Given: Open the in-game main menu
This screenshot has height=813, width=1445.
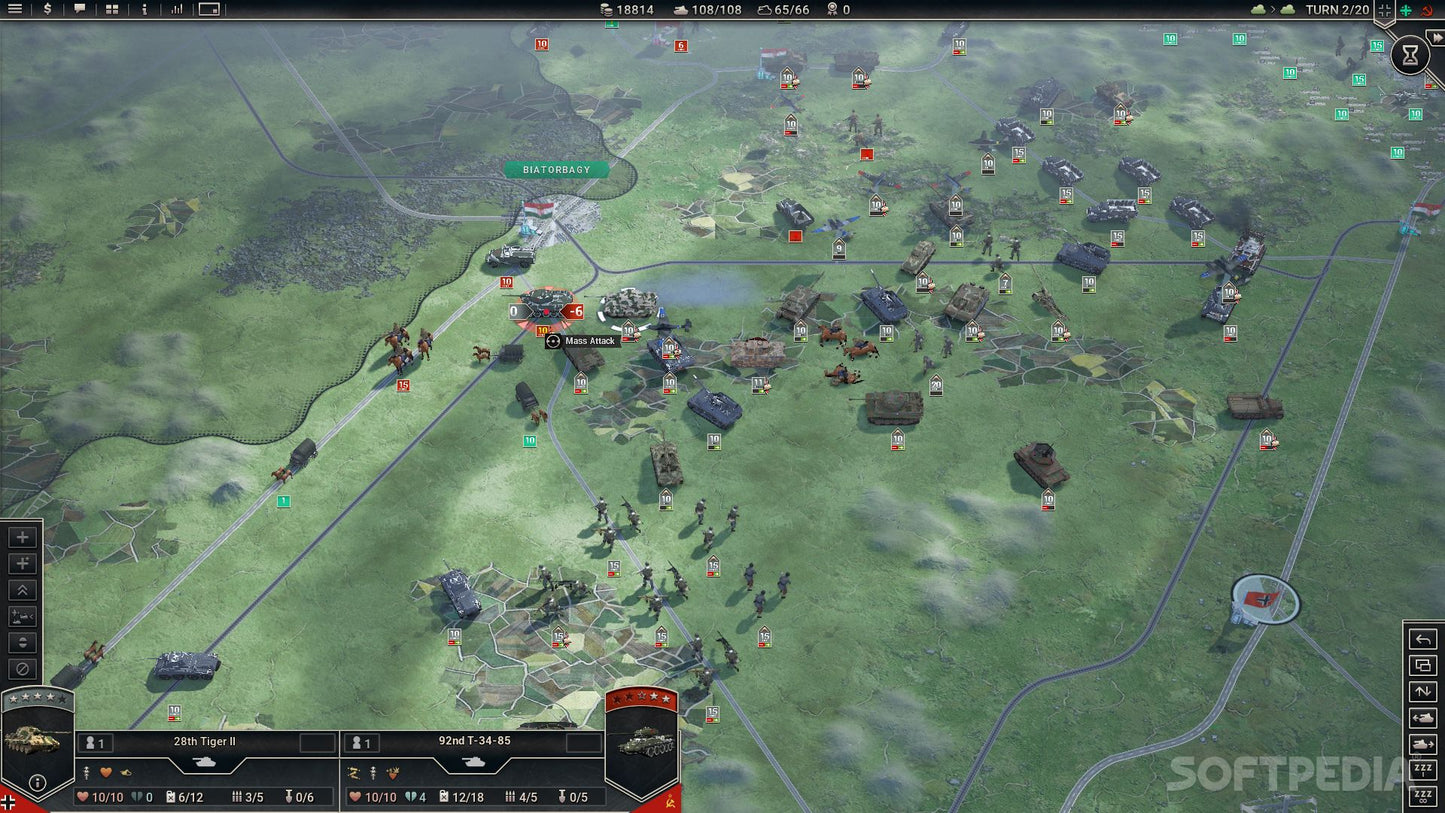Looking at the screenshot, I should click(x=15, y=9).
